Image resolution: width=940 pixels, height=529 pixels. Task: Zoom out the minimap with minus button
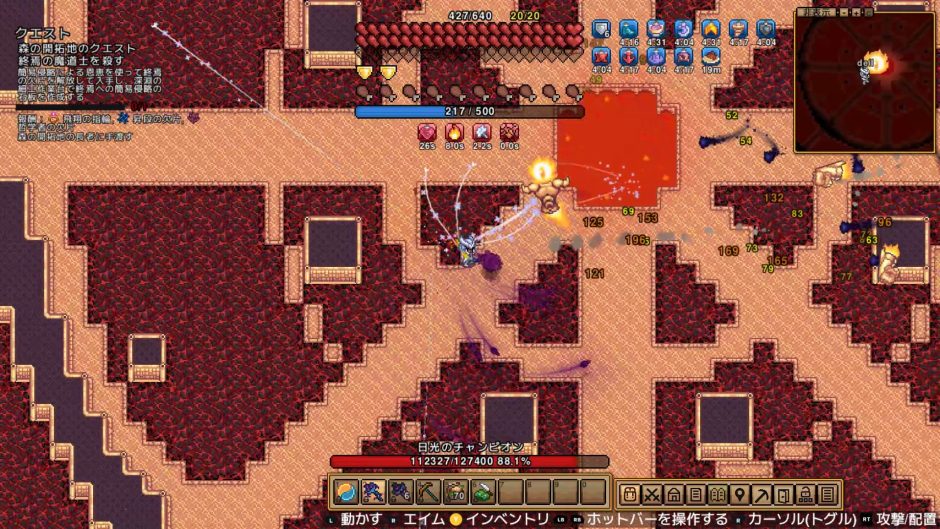coord(844,12)
